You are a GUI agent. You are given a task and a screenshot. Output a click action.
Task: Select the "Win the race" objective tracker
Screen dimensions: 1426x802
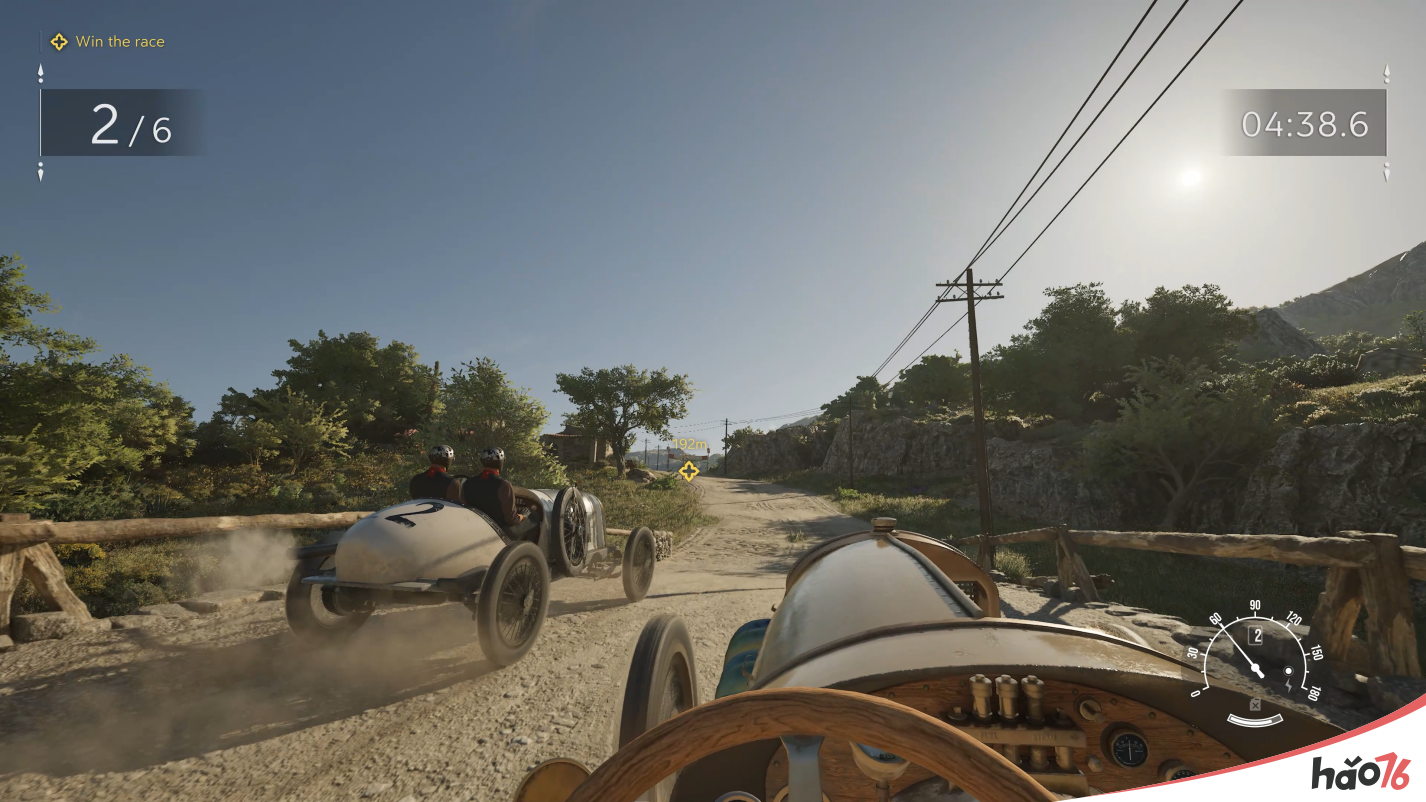click(108, 42)
